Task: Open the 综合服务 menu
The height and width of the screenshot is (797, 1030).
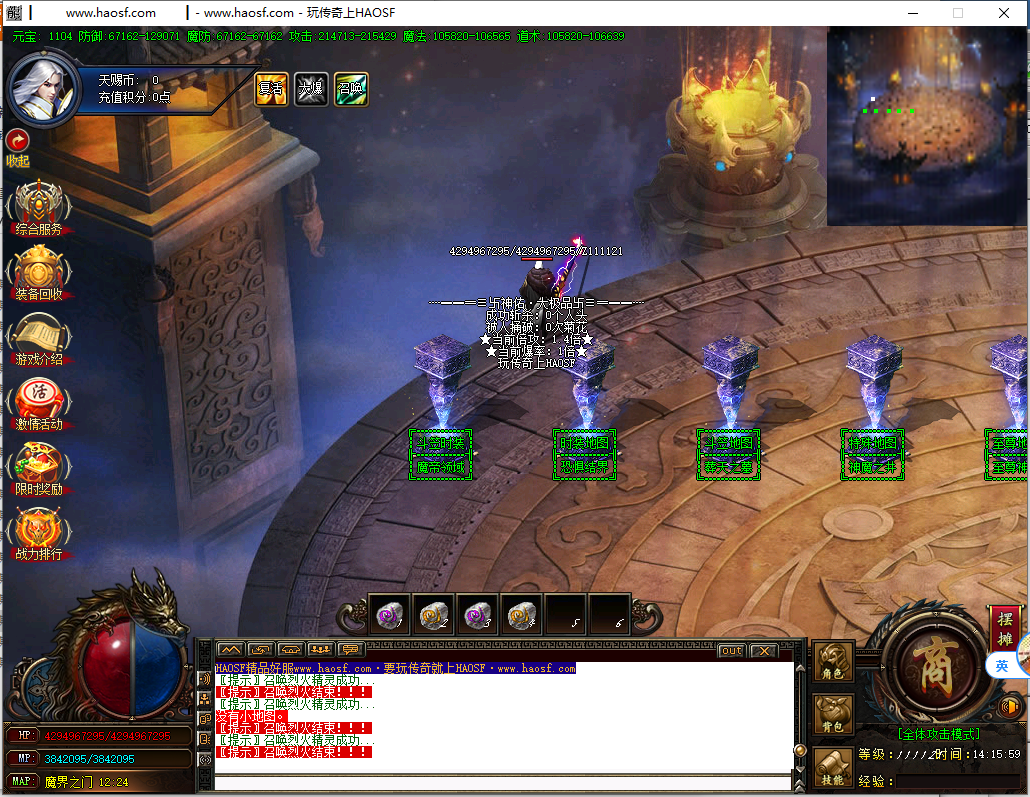Action: click(x=38, y=207)
